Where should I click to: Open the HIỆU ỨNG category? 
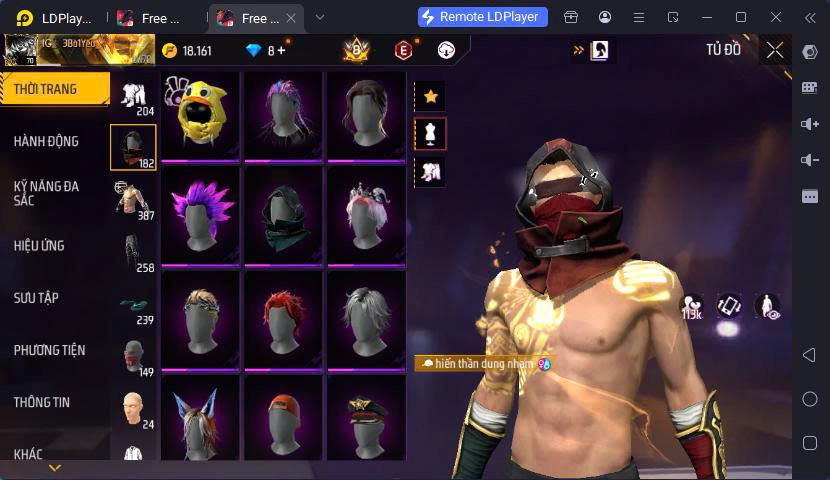[39, 246]
